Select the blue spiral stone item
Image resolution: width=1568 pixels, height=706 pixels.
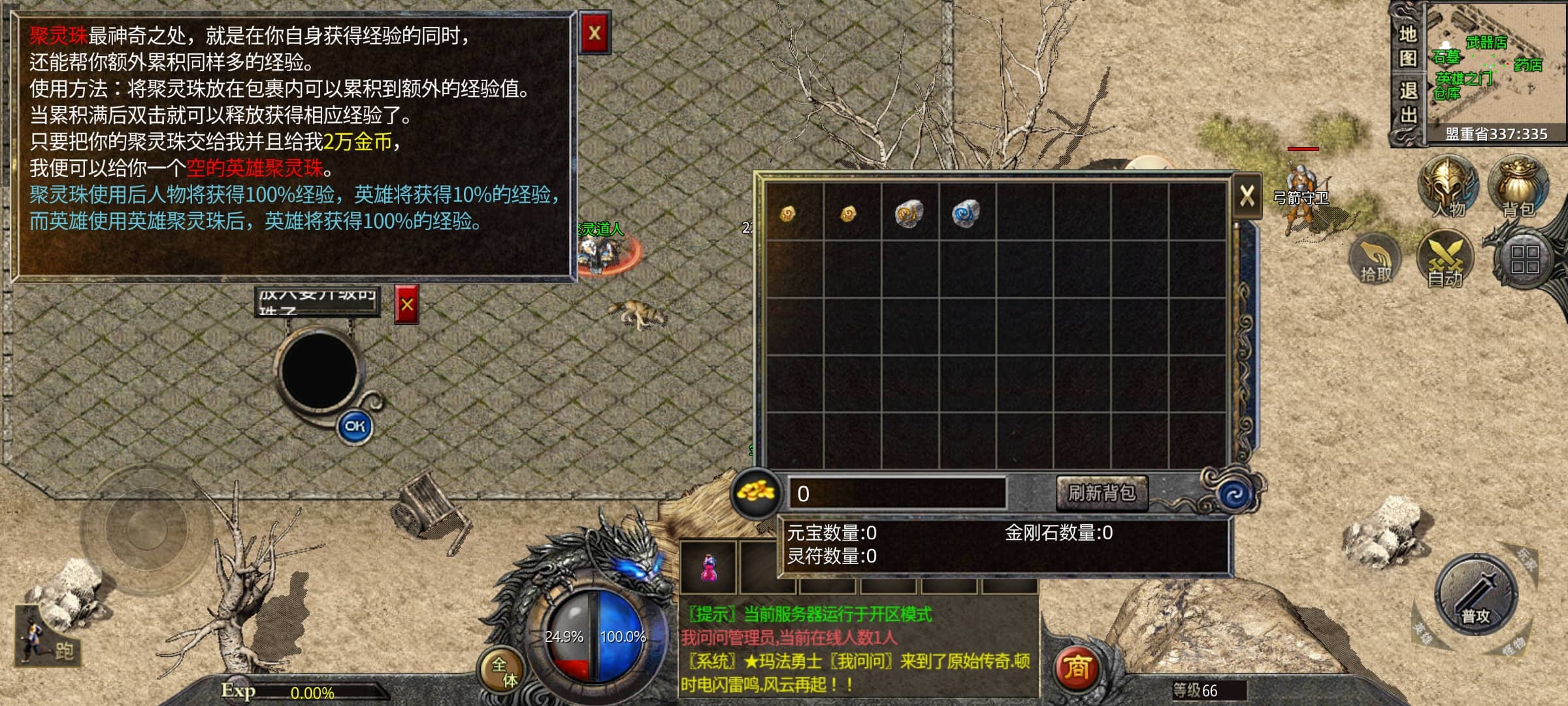(966, 213)
